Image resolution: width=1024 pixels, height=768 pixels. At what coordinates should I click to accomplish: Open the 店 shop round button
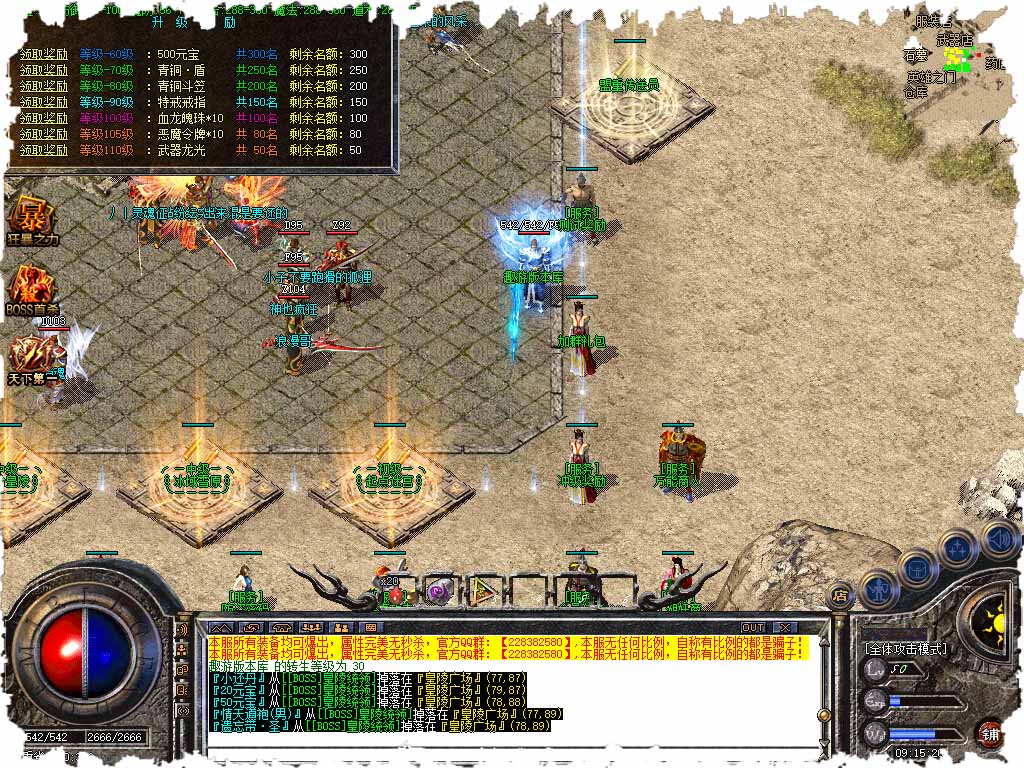point(840,594)
